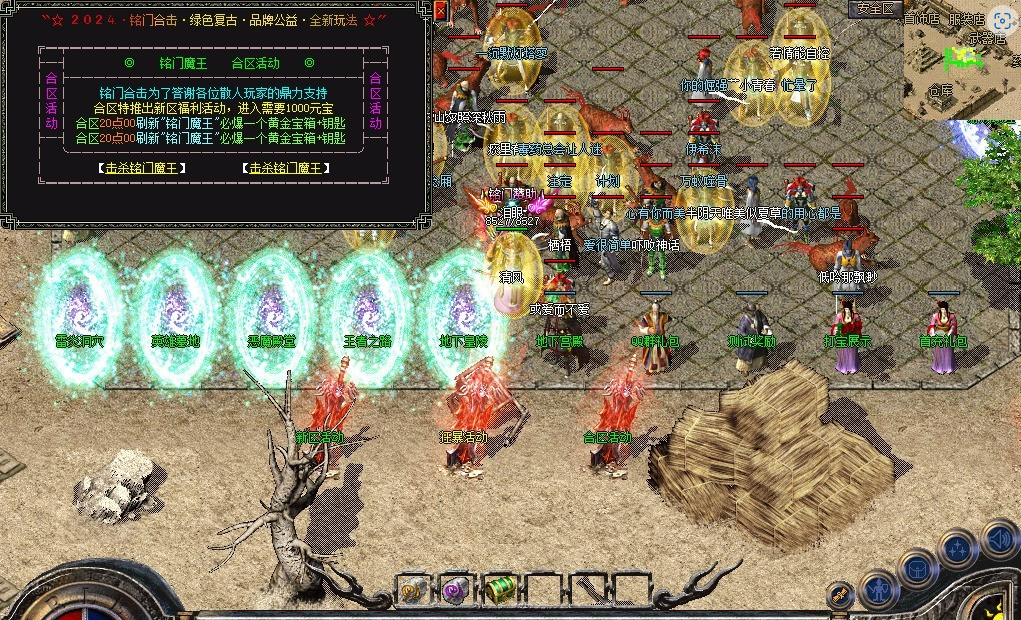Click the small gold tool icon

pos(840,594)
